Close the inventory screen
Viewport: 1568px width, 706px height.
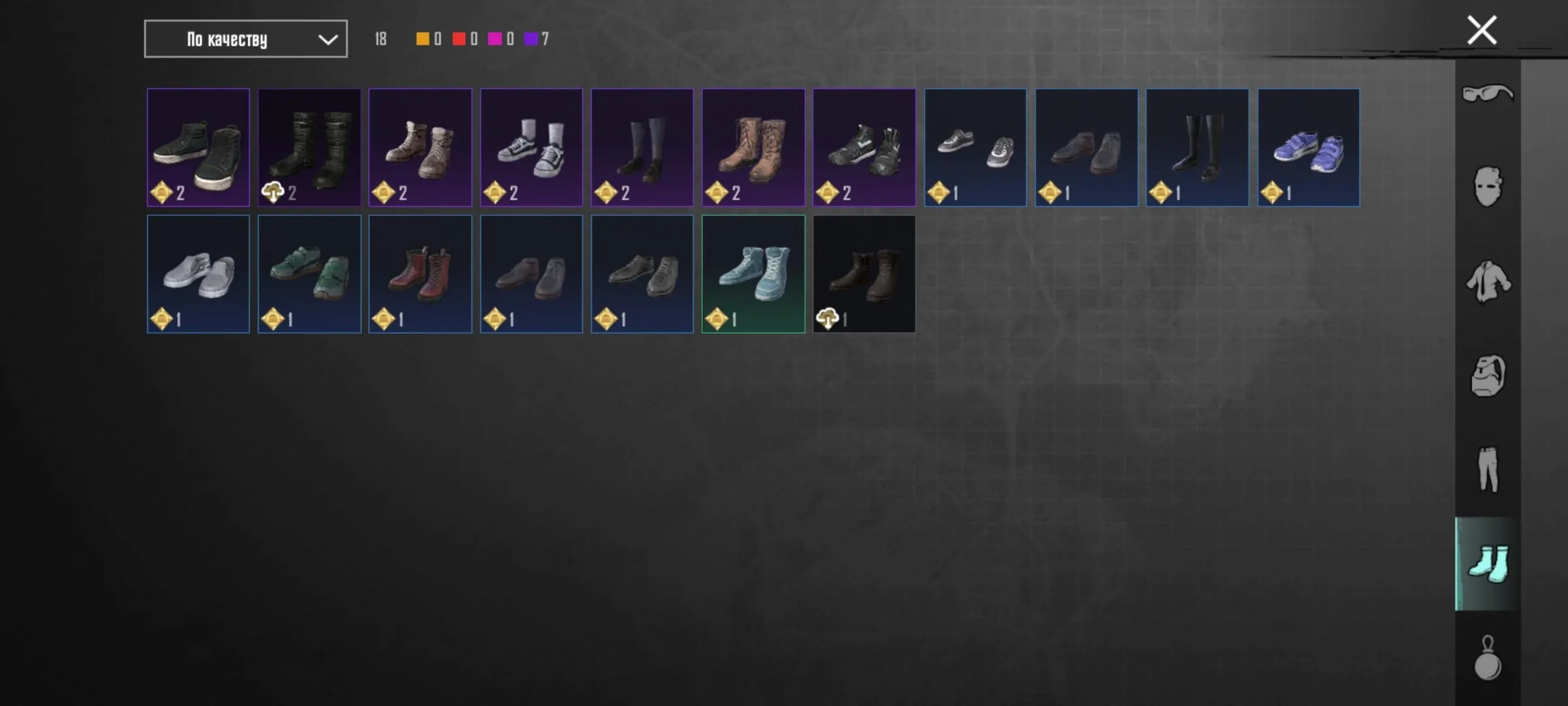[1482, 29]
